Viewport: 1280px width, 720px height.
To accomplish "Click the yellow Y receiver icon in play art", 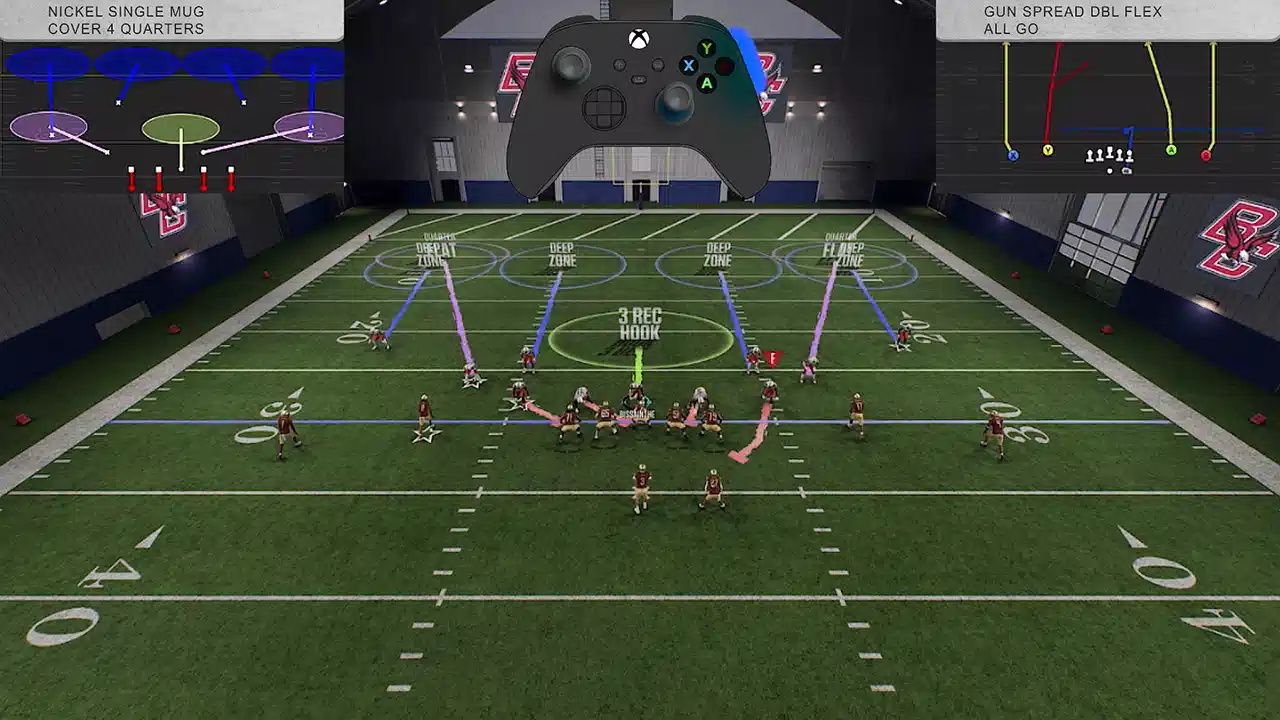I will click(x=1048, y=149).
